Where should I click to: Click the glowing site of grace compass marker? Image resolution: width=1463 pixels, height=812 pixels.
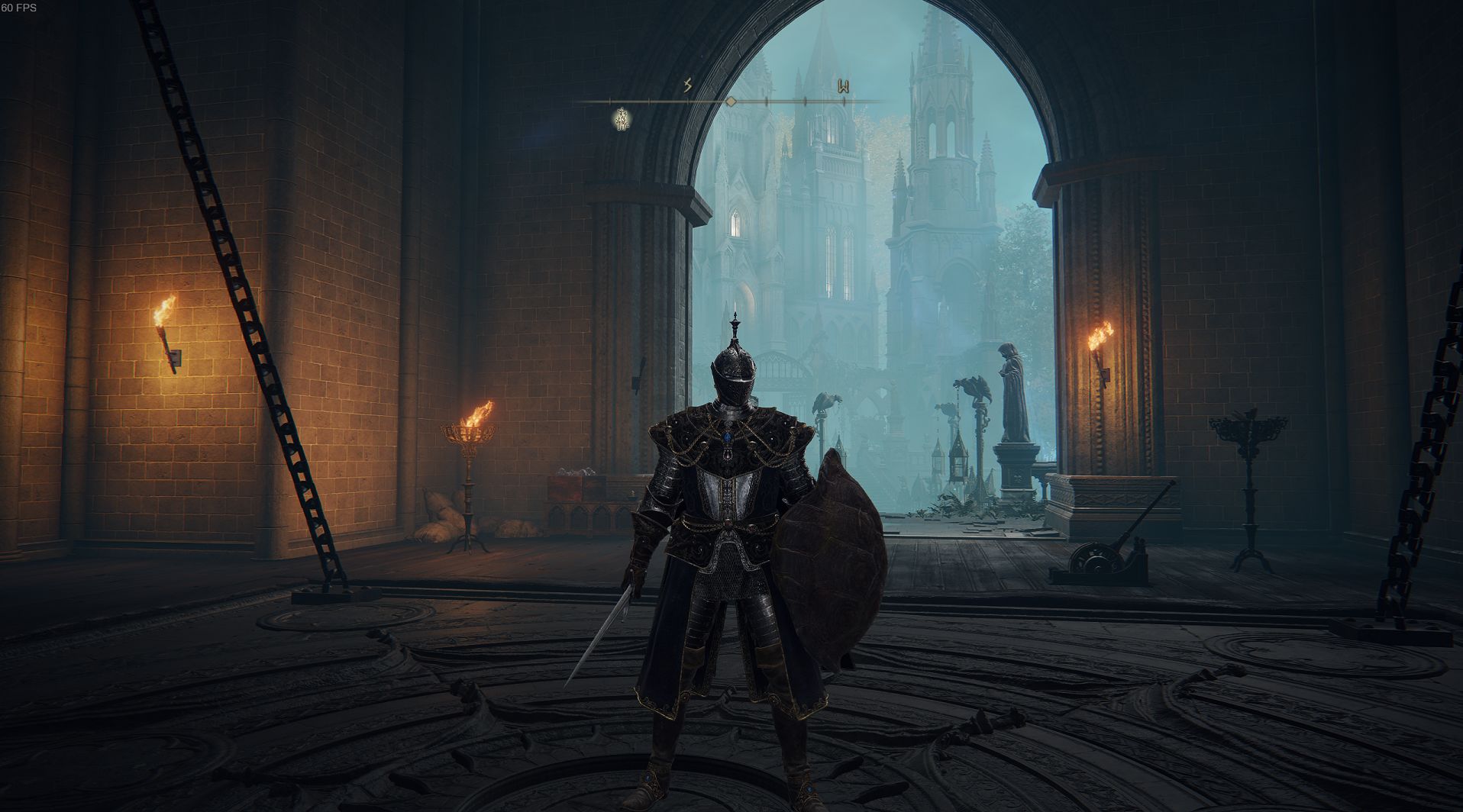[622, 118]
